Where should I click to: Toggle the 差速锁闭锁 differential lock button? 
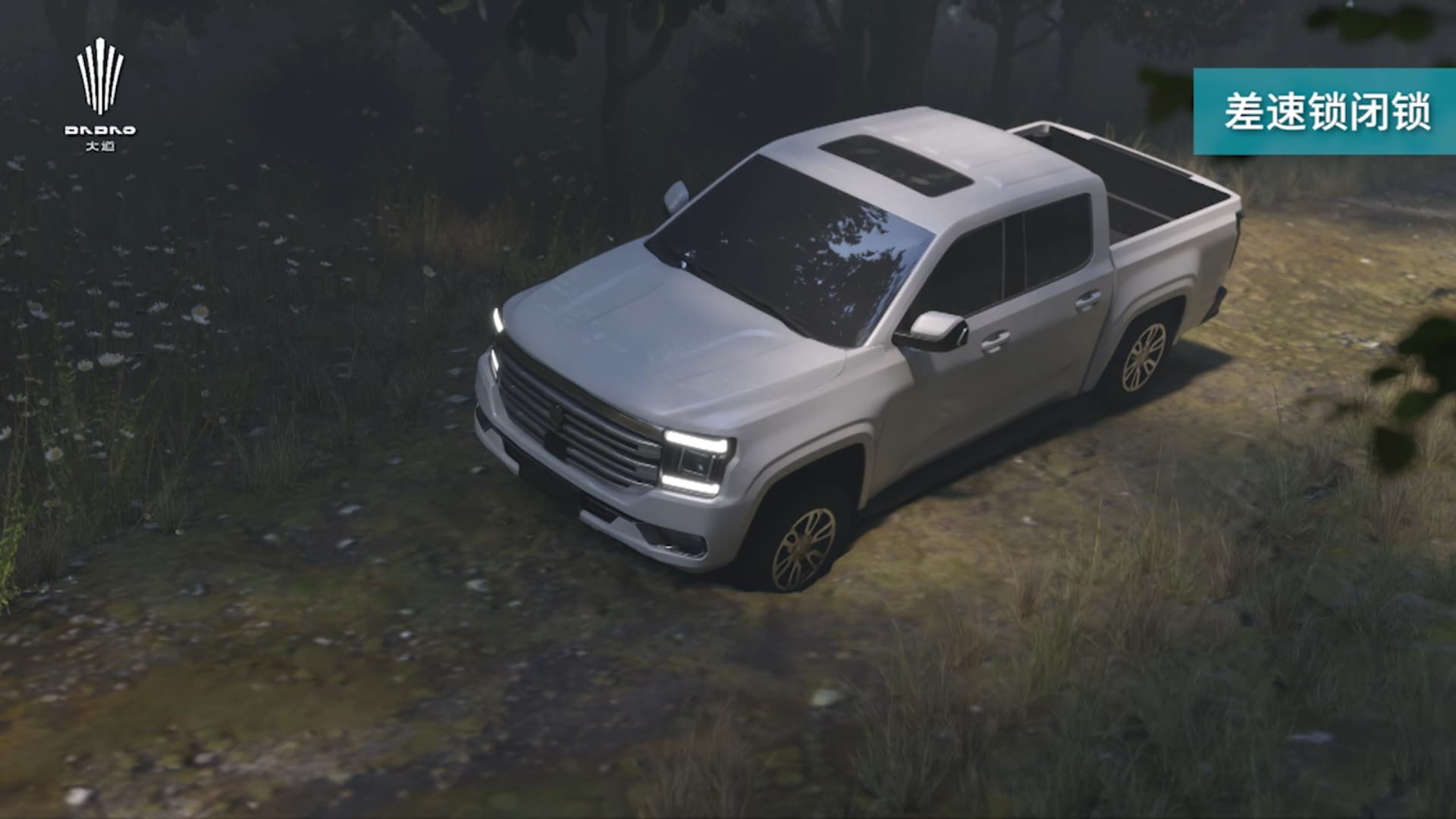click(x=1326, y=111)
